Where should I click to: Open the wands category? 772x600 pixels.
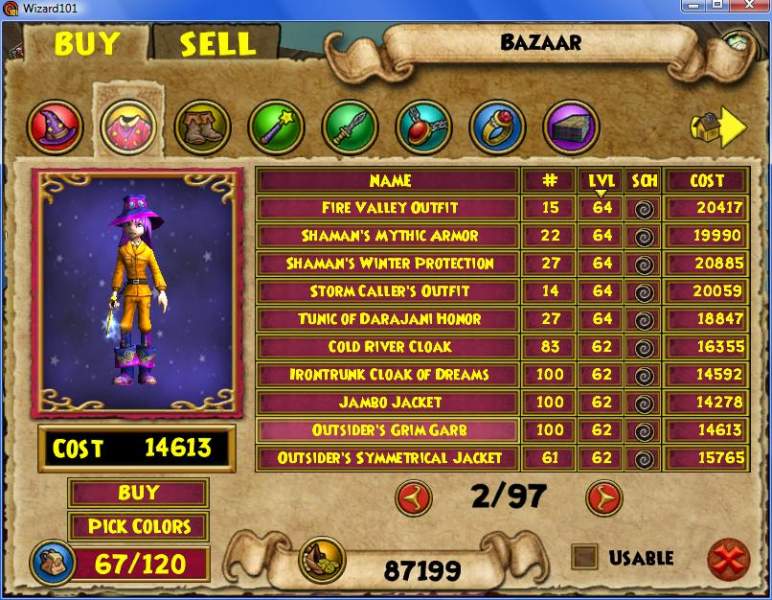click(x=276, y=127)
